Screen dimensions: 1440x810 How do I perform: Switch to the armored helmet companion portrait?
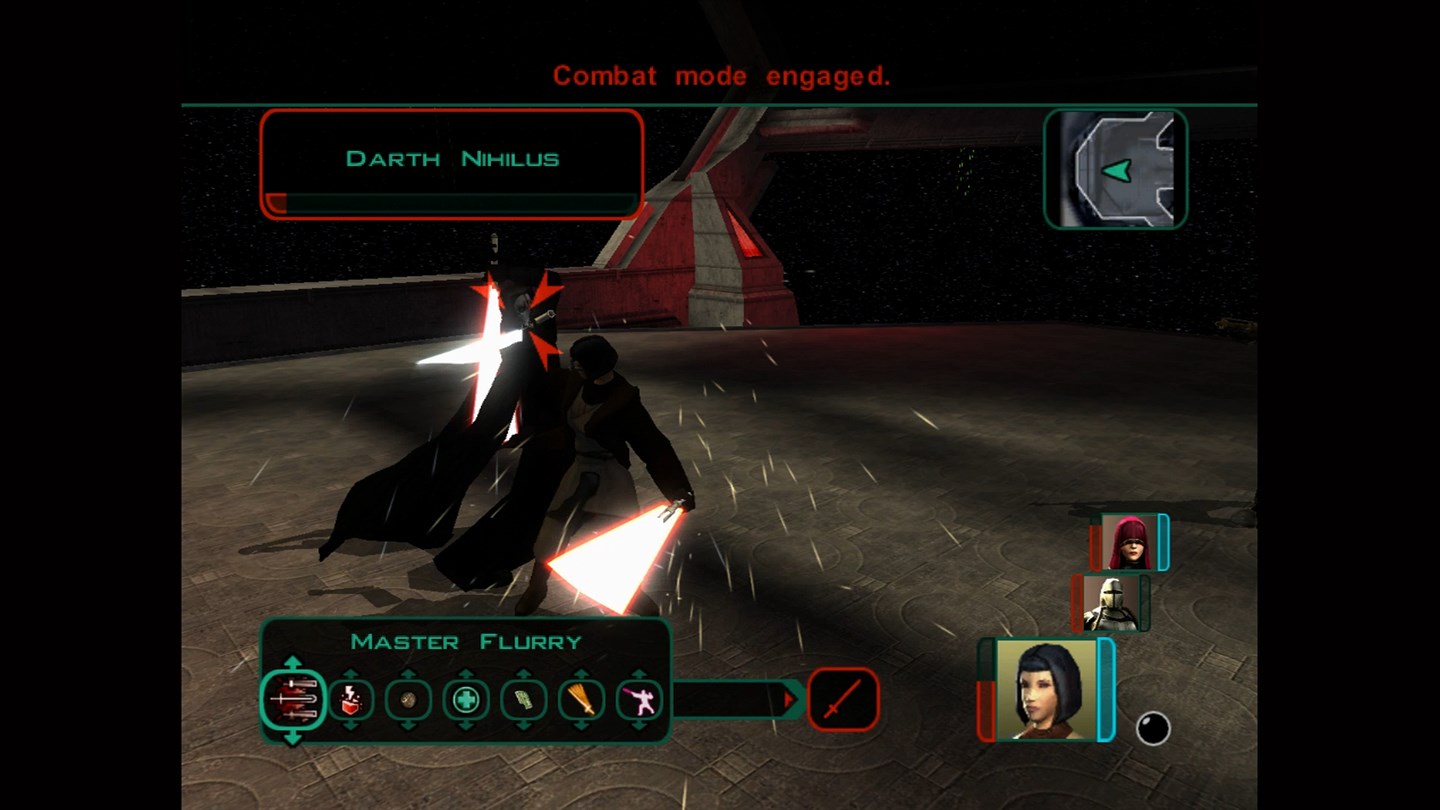(x=1110, y=603)
